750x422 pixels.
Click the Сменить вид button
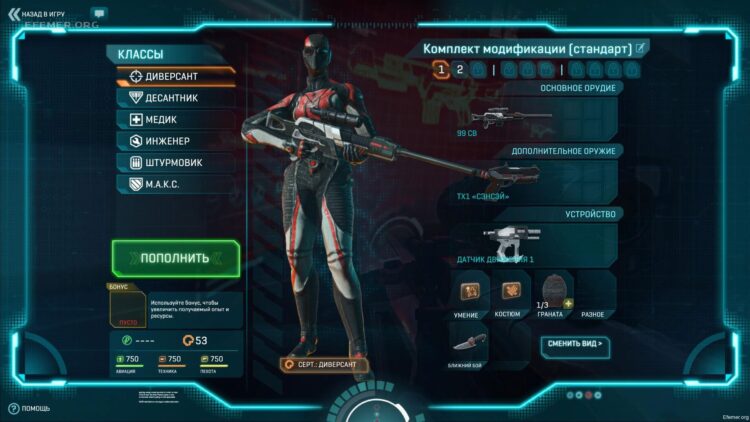click(x=577, y=343)
